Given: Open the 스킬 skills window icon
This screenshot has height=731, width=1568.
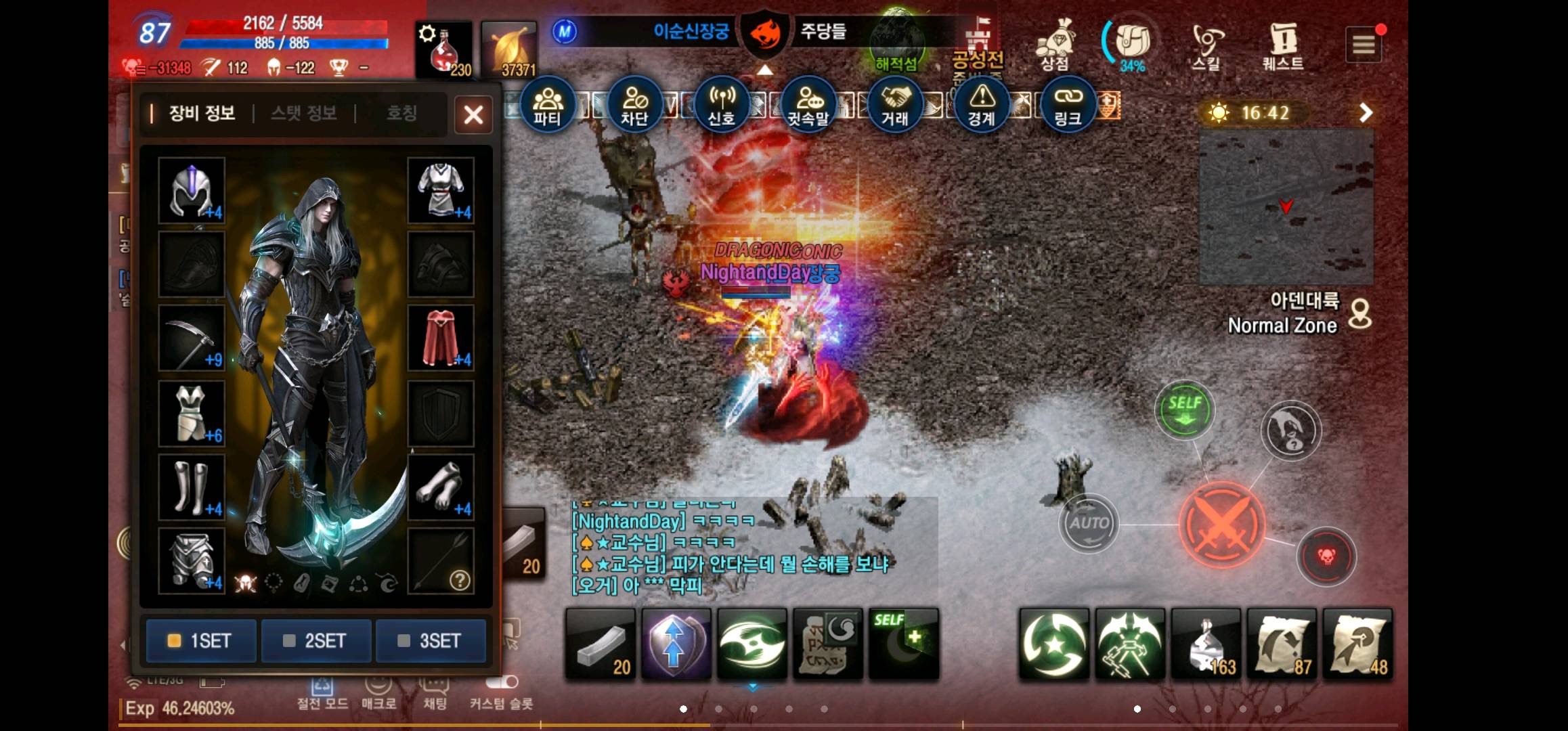Looking at the screenshot, I should 1206,44.
